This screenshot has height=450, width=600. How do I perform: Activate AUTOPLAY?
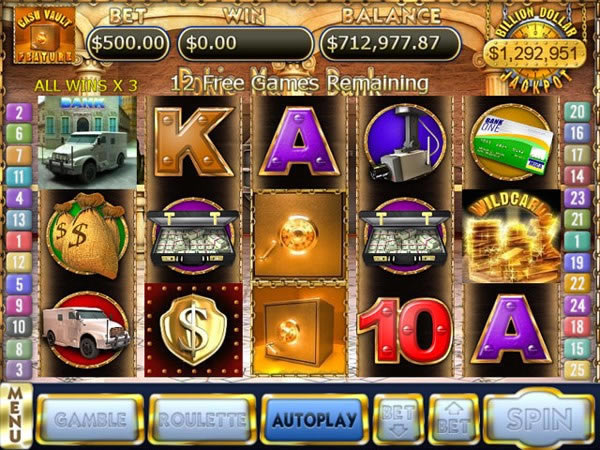tap(313, 418)
